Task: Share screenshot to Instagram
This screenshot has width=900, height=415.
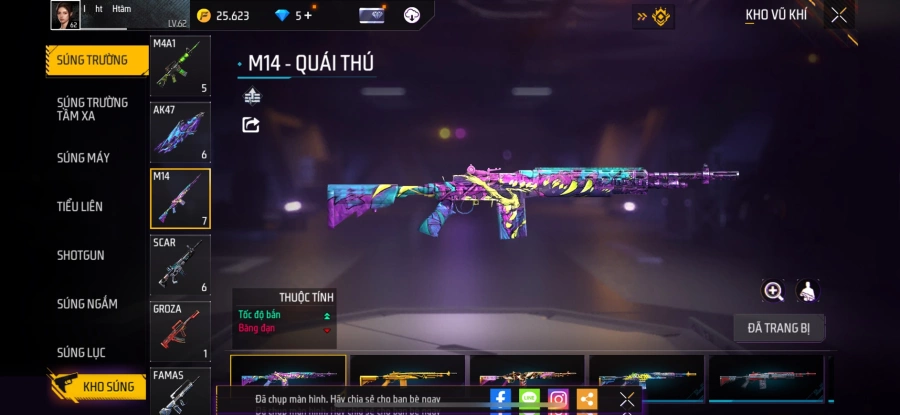Action: pos(558,399)
